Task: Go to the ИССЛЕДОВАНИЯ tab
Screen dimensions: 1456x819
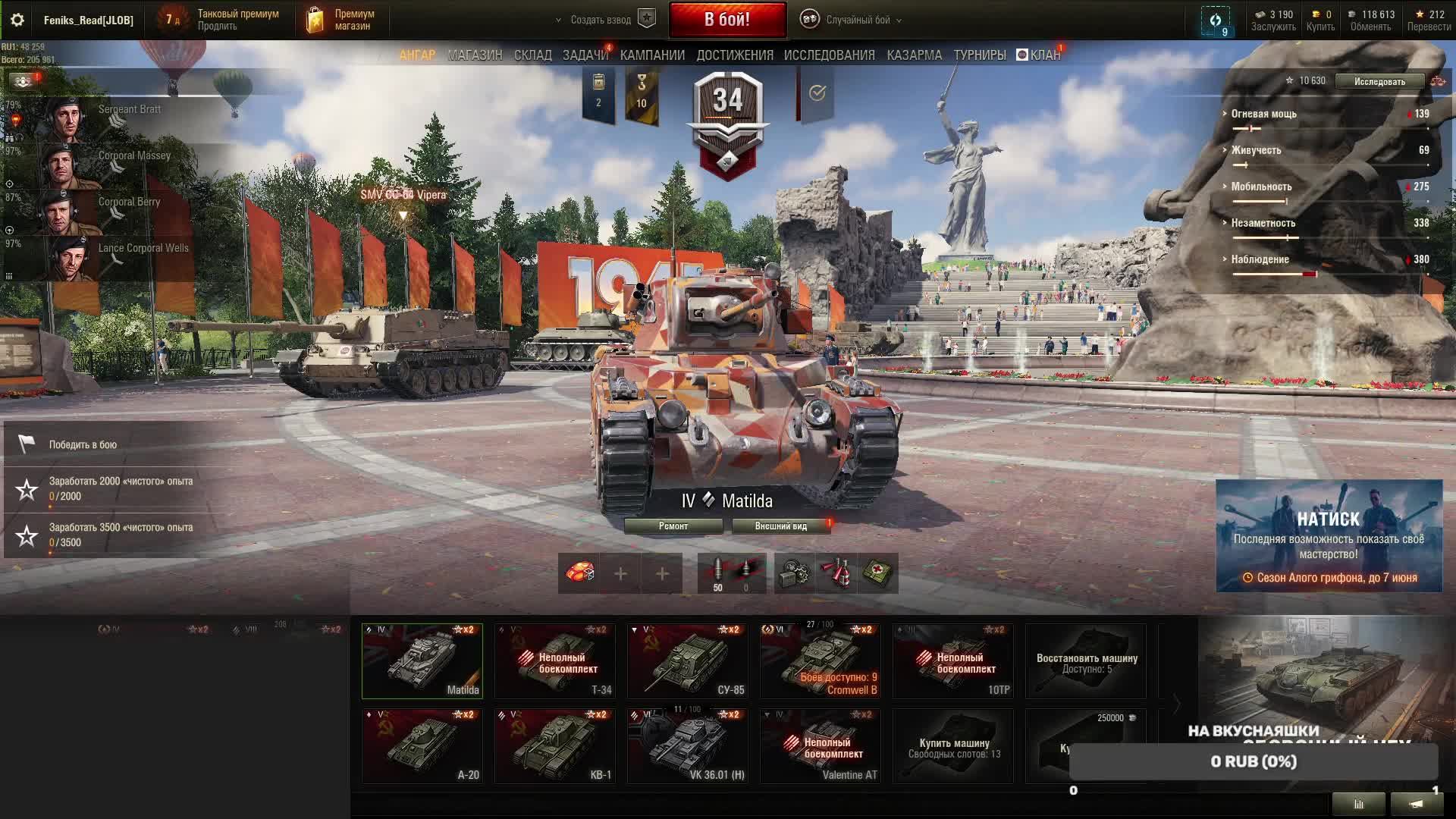Action: 829,55
